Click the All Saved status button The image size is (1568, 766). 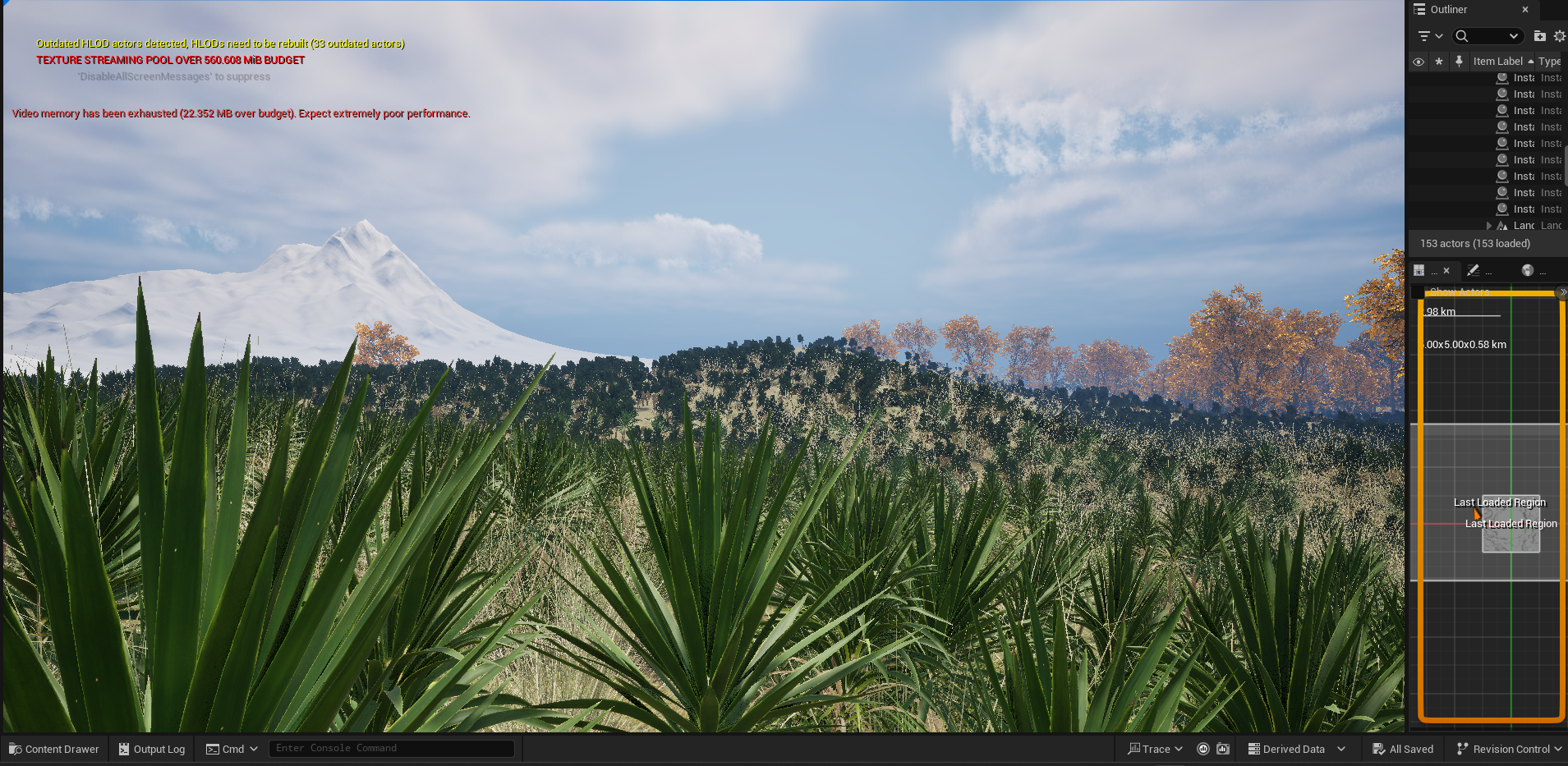pyautogui.click(x=1403, y=749)
